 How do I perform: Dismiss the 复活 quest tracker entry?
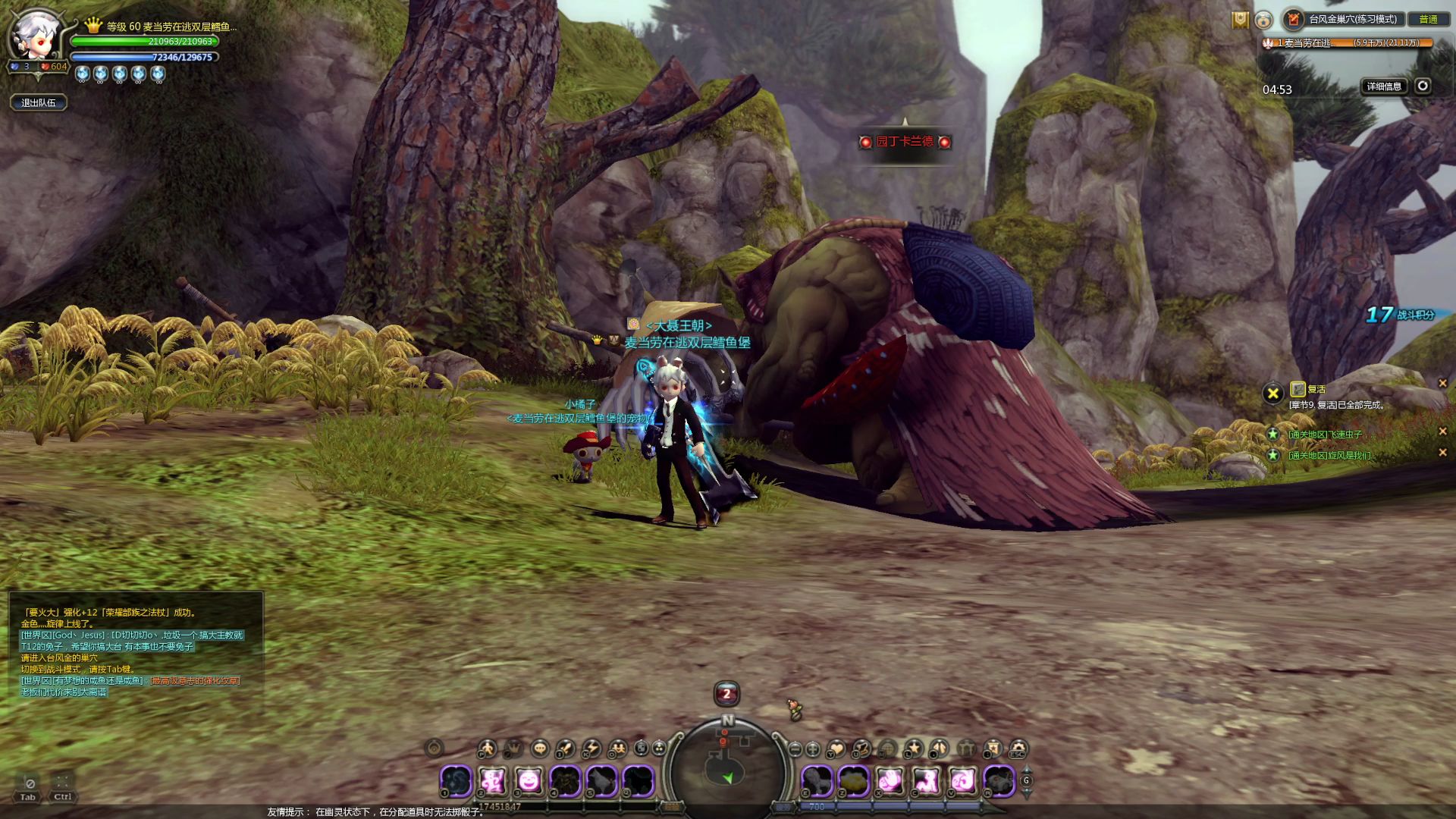(1442, 384)
